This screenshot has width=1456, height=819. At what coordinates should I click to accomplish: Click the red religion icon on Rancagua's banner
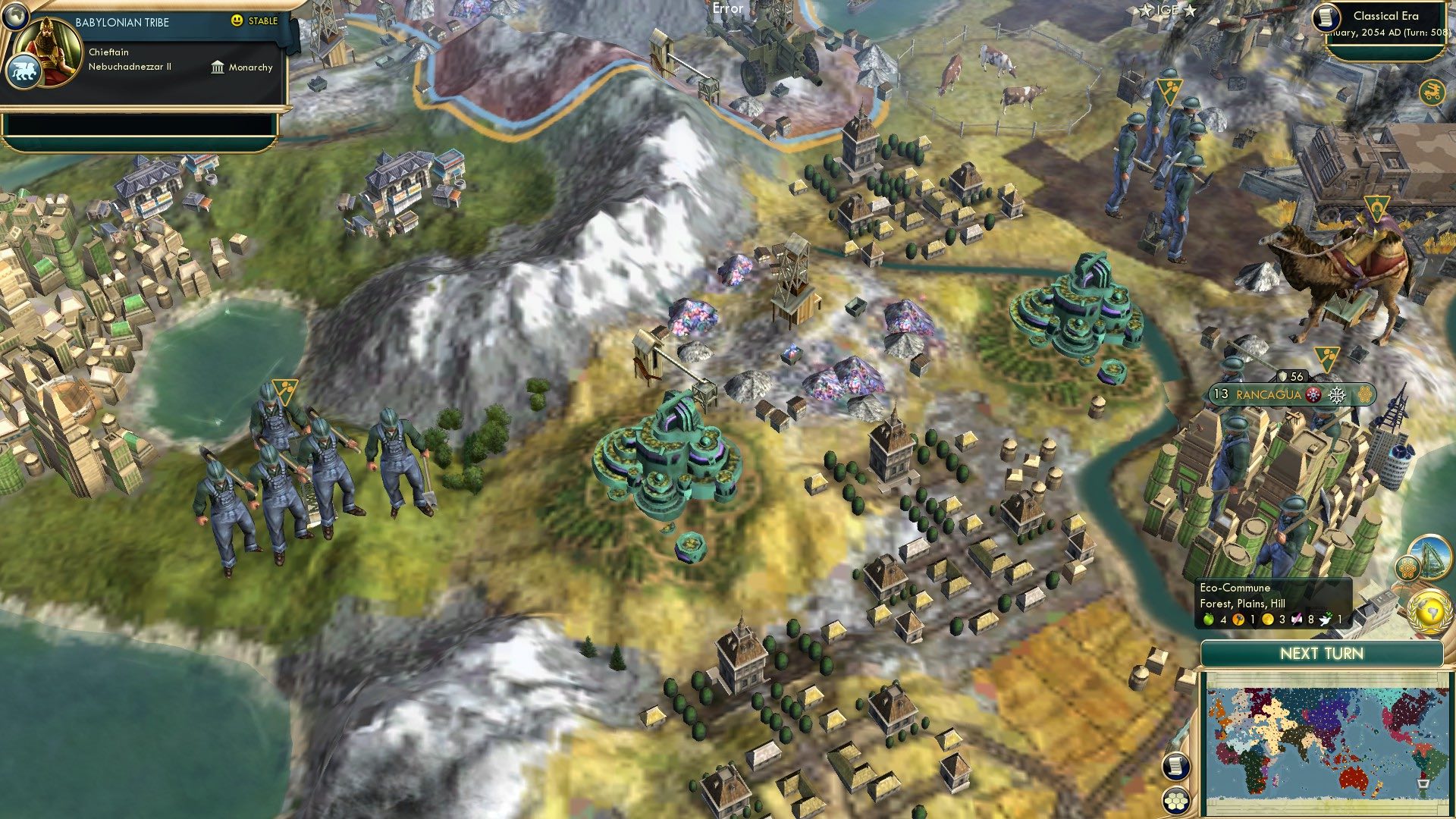1313,396
